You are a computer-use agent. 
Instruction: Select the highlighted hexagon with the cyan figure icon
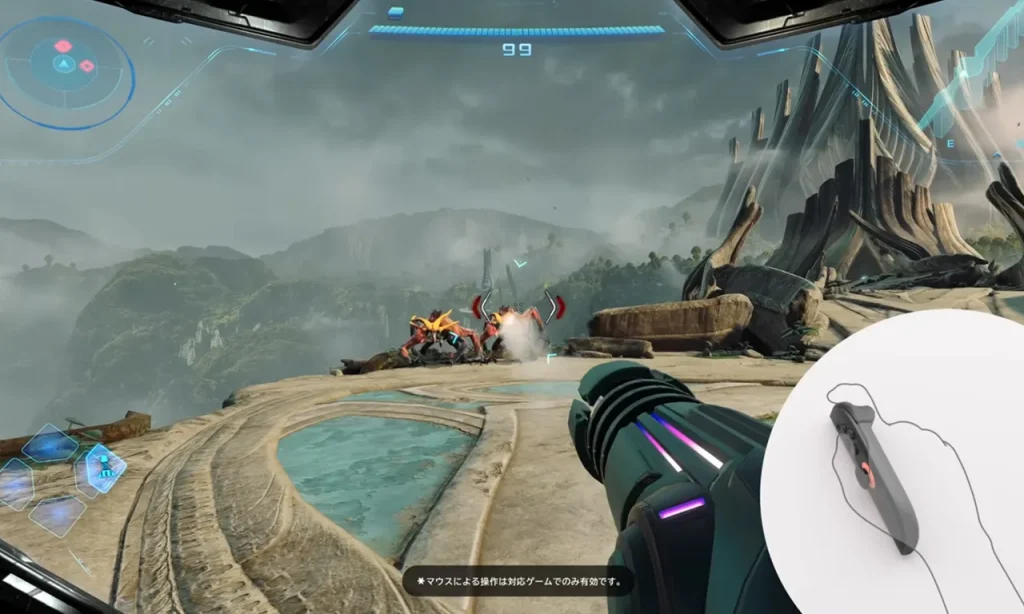click(x=104, y=466)
